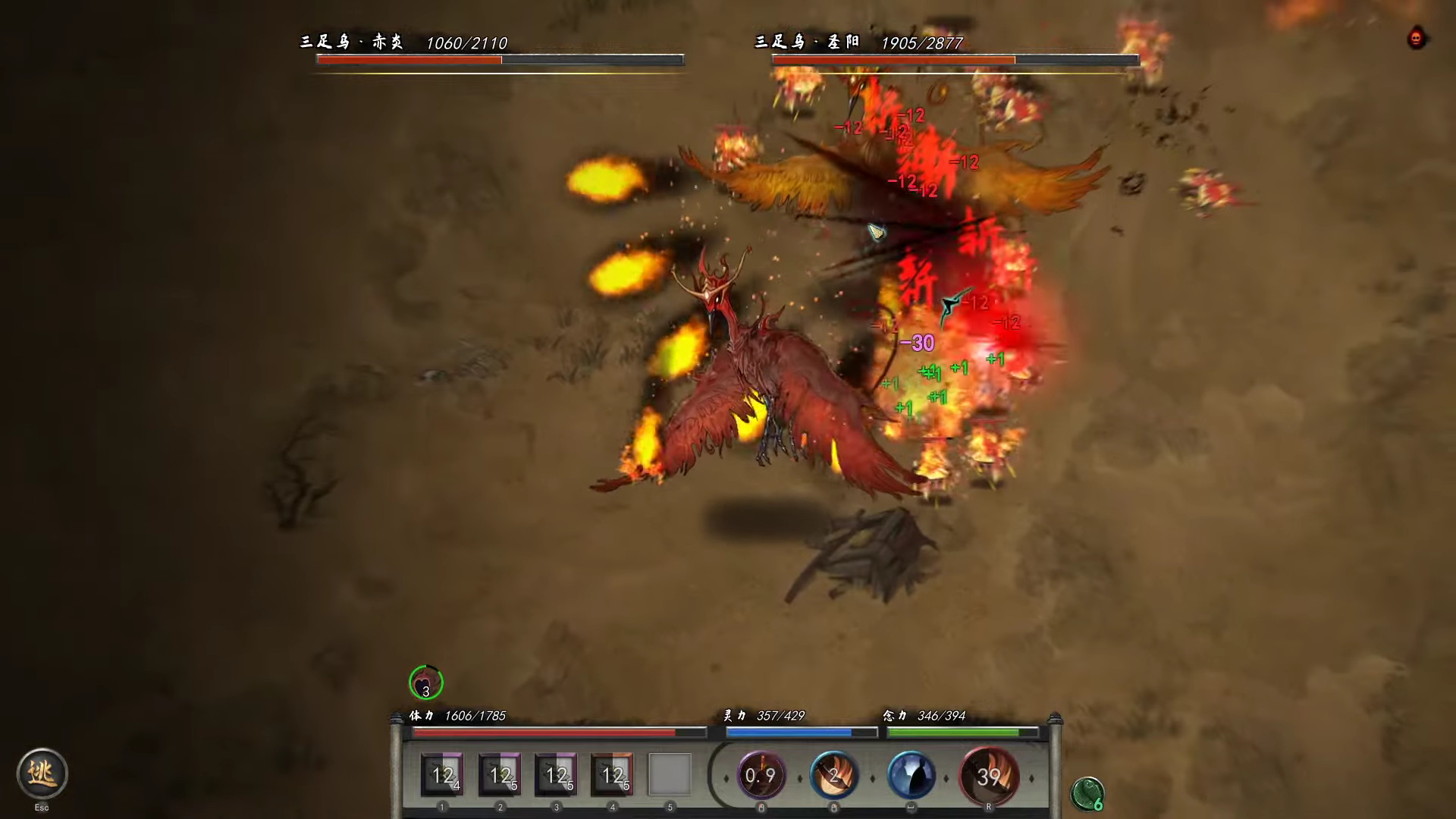The image size is (1456, 819).
Task: Click the 三足乌·圣阳 boss health bar
Action: coord(954,59)
